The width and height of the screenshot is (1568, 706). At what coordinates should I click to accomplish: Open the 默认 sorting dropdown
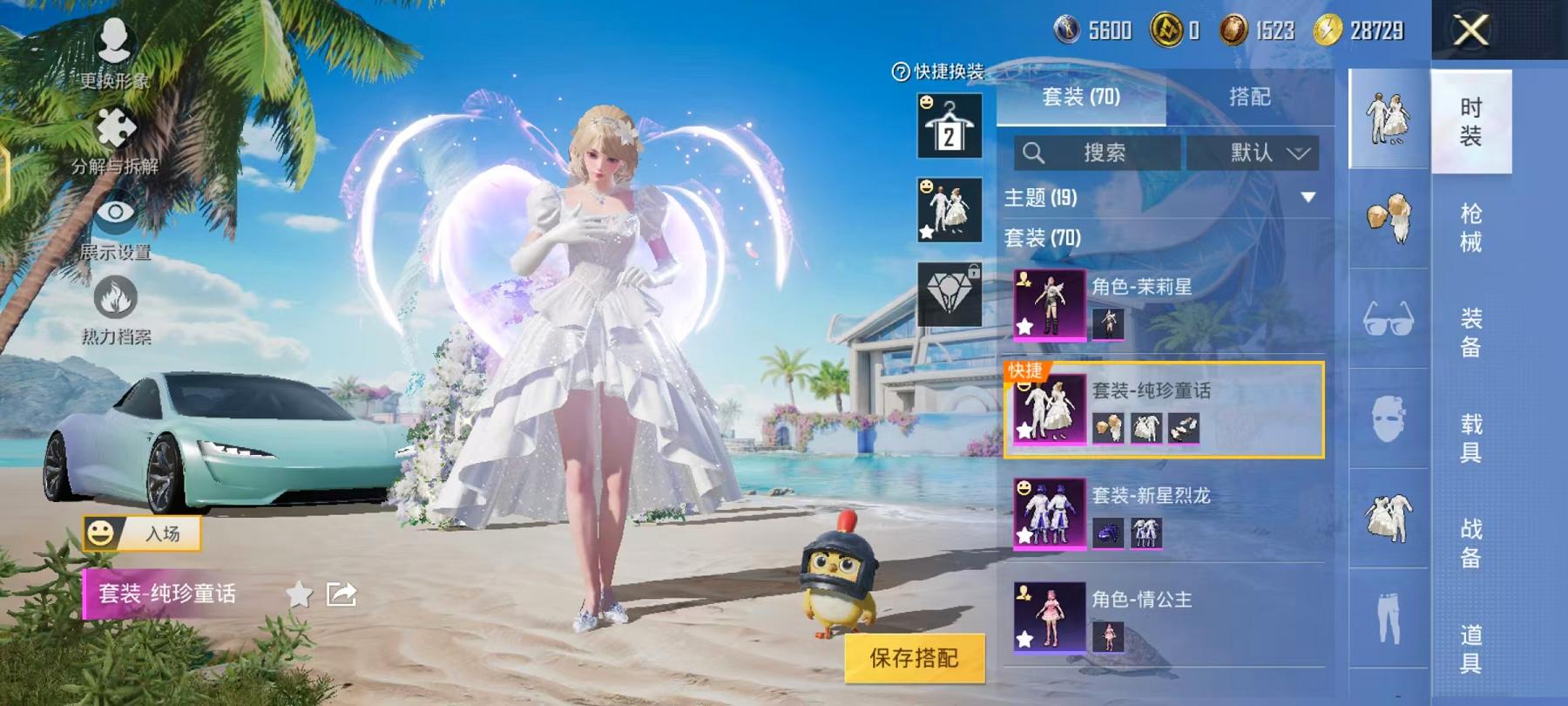point(1253,153)
